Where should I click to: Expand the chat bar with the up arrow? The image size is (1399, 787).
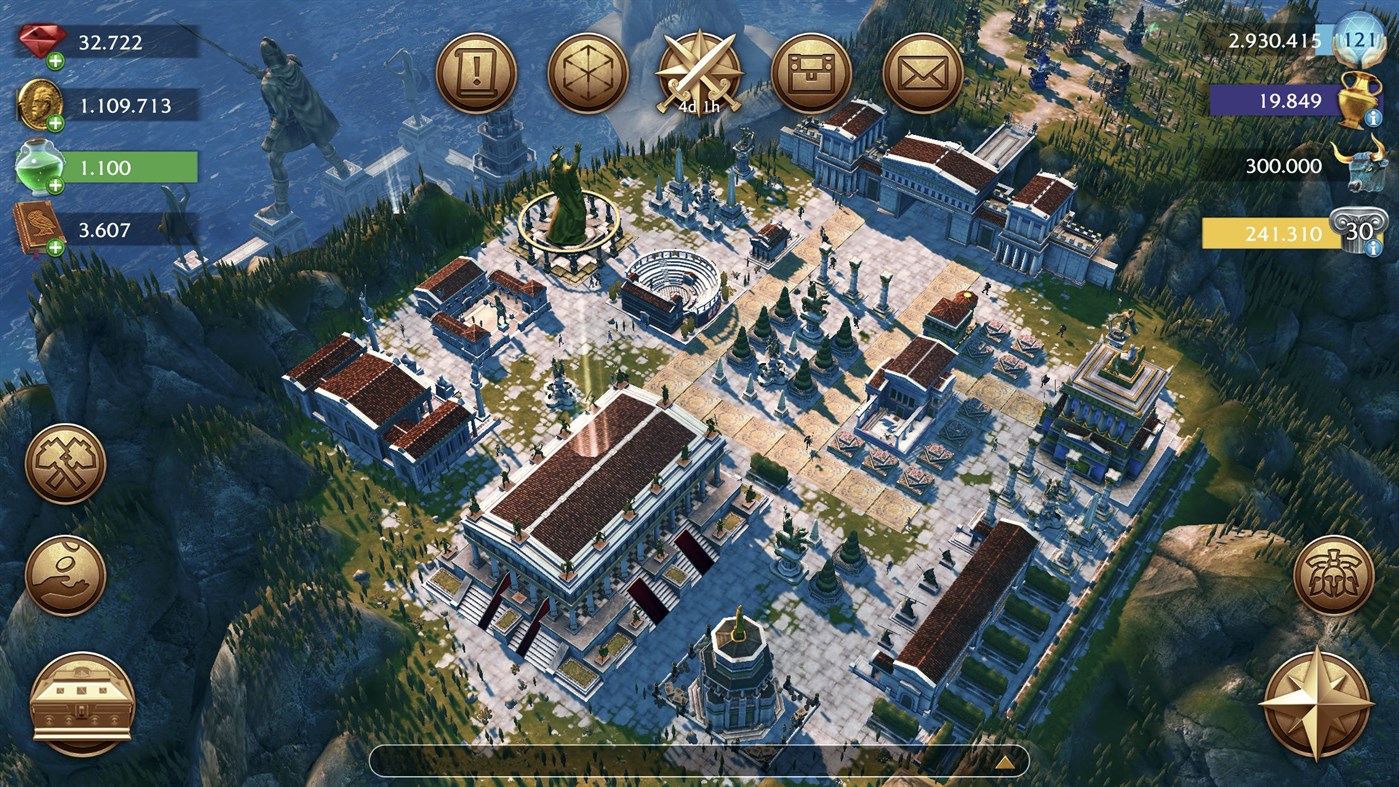click(1005, 763)
